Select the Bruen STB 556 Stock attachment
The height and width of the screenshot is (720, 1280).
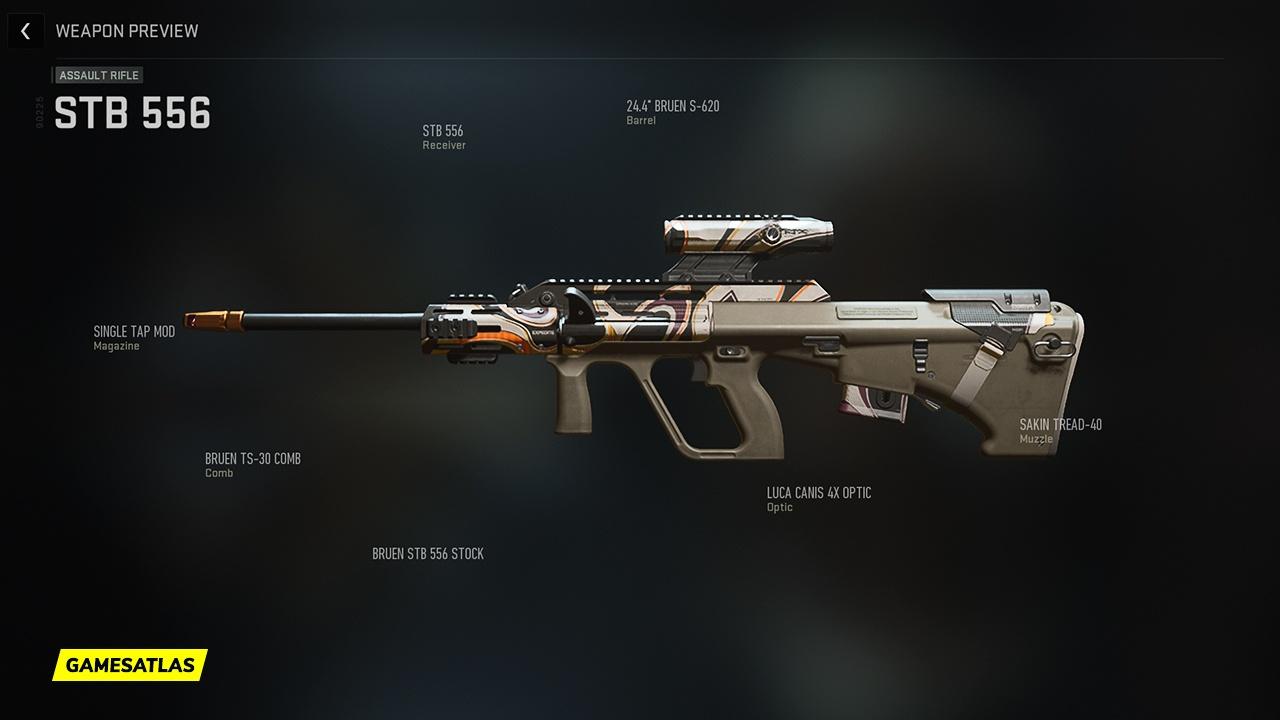pos(428,554)
